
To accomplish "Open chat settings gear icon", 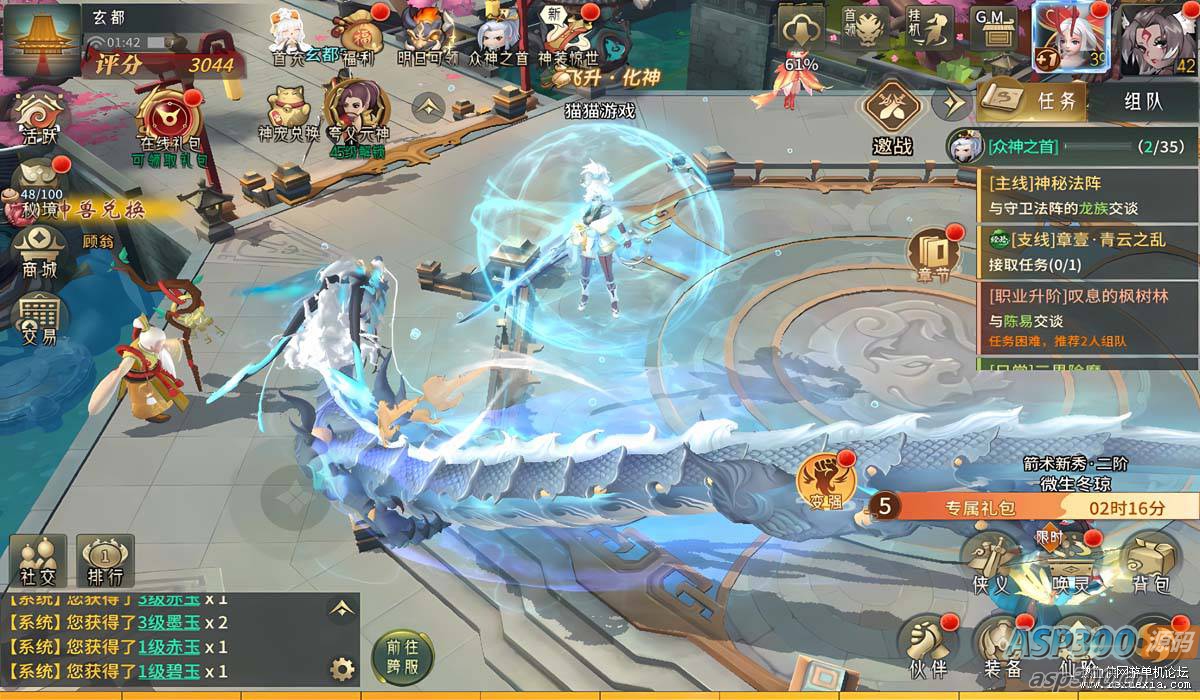I will 343,669.
